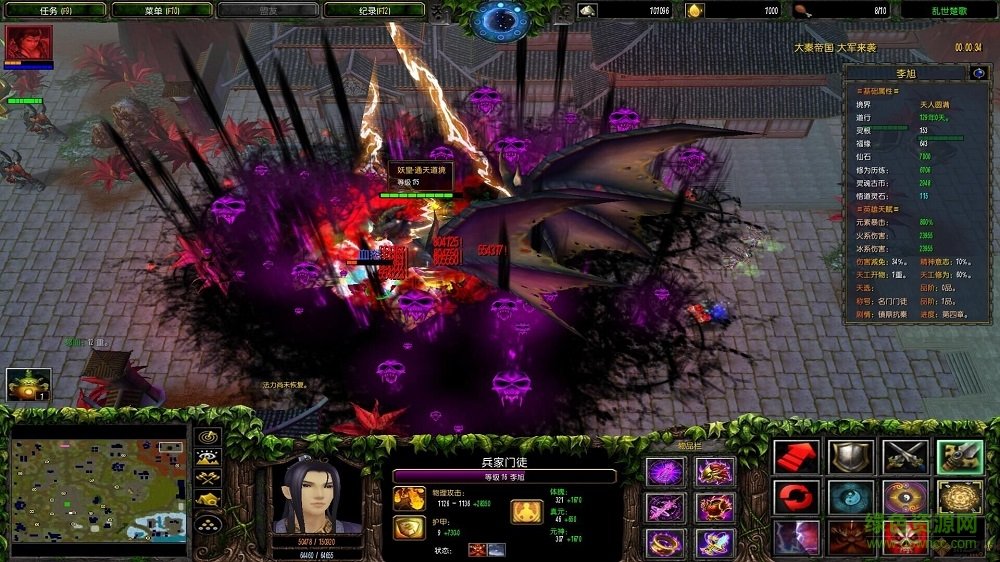Screen dimensions: 1000x562
Task: Select the purple magic orb inventory item
Action: [664, 472]
